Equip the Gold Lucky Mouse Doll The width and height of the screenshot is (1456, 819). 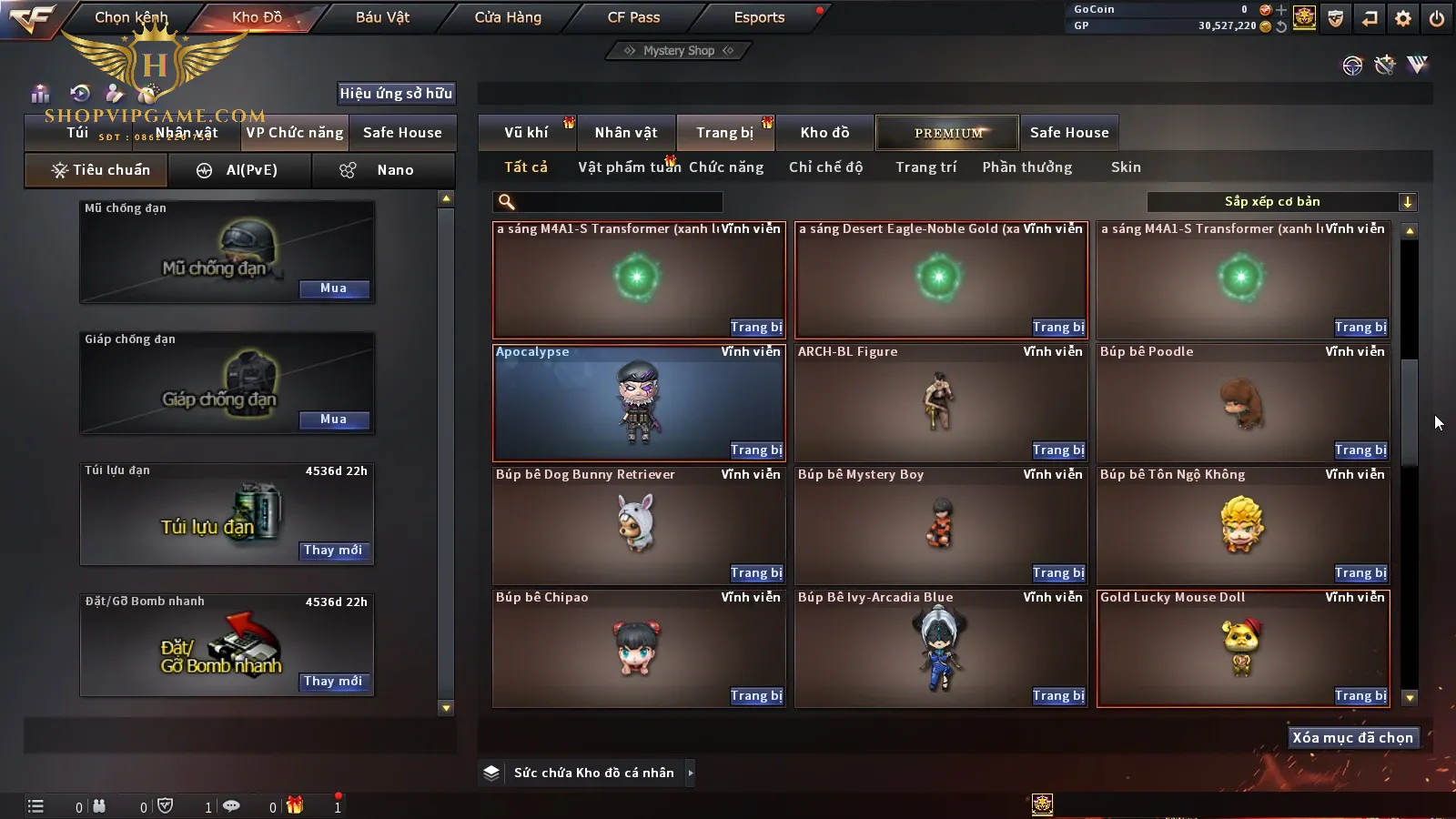click(x=1360, y=696)
